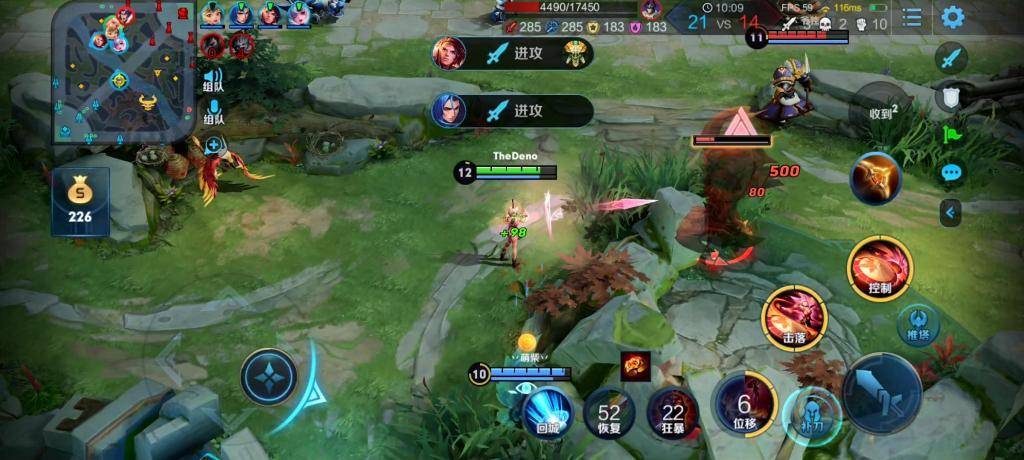The image size is (1024, 460).
Task: Use the 恢复 heal spell
Action: pos(609,411)
